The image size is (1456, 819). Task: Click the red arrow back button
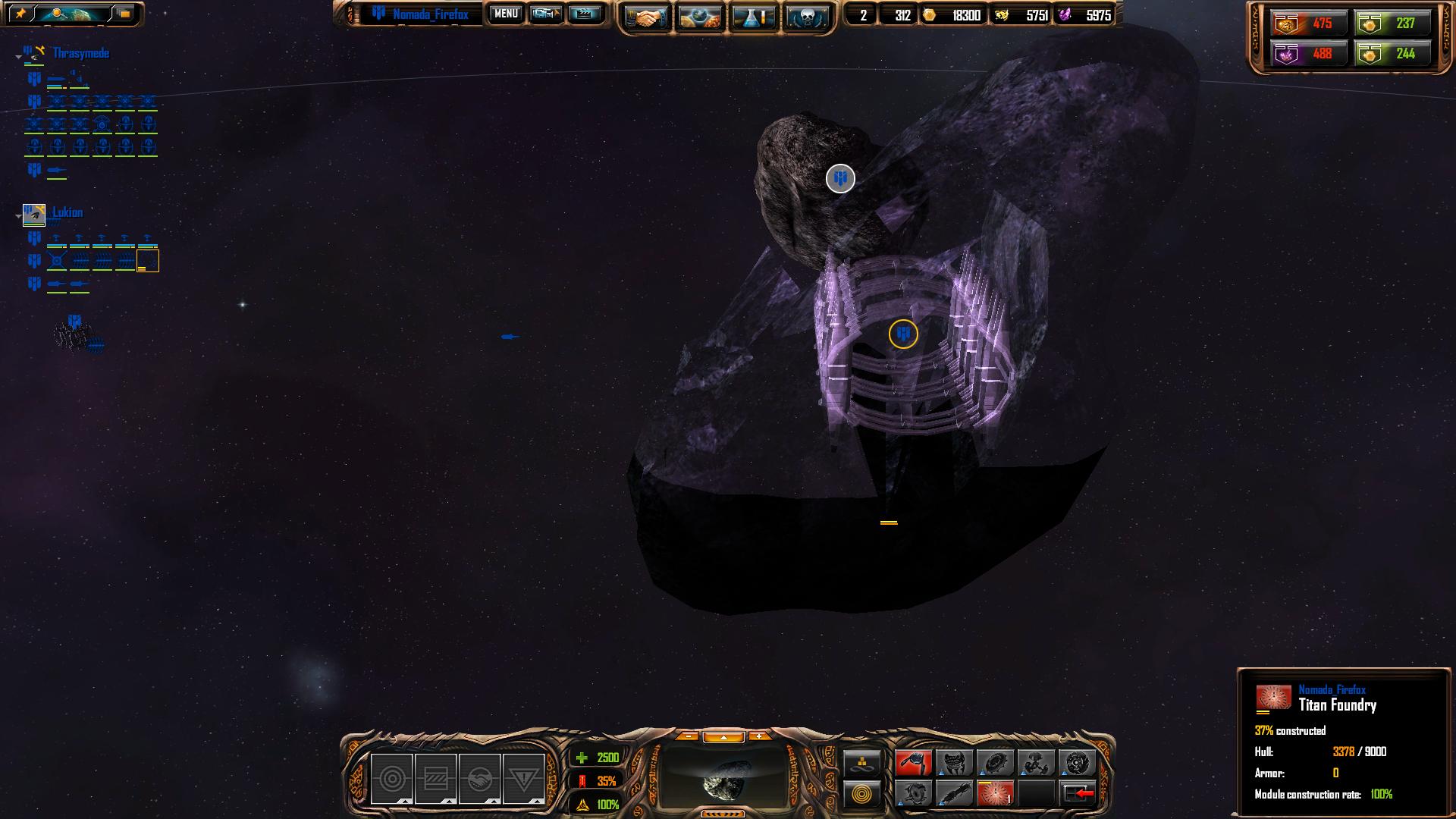coord(1078,793)
